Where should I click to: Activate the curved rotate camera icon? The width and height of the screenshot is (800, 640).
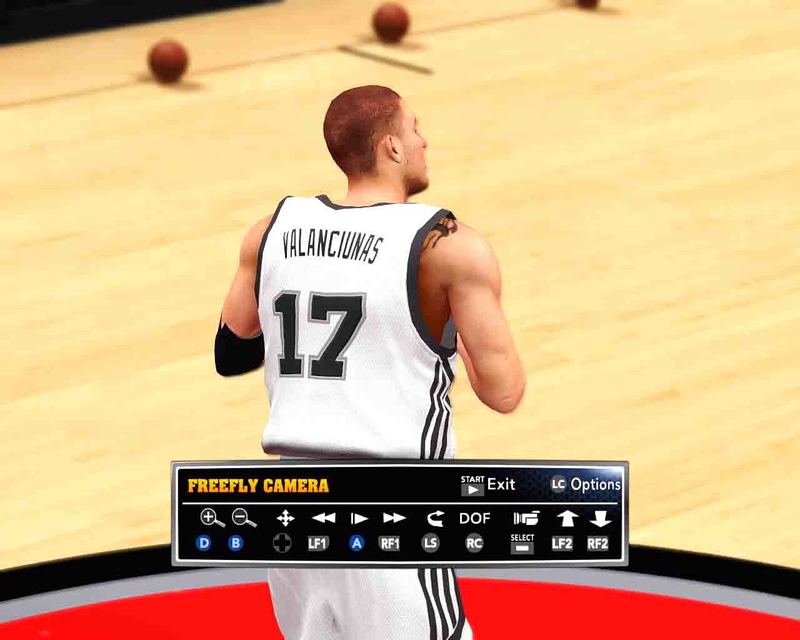(434, 518)
